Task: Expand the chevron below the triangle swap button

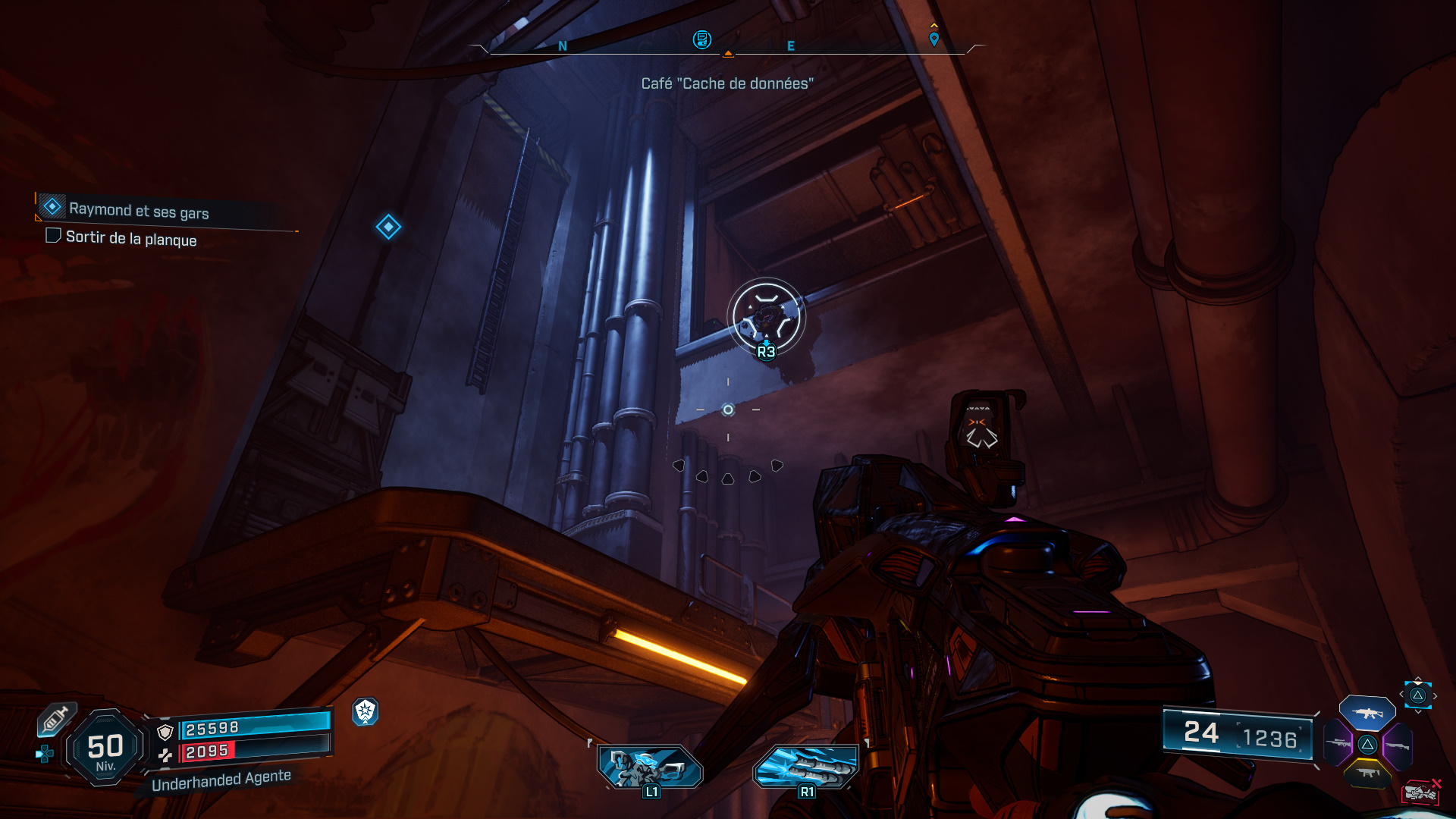Action: click(x=1418, y=710)
